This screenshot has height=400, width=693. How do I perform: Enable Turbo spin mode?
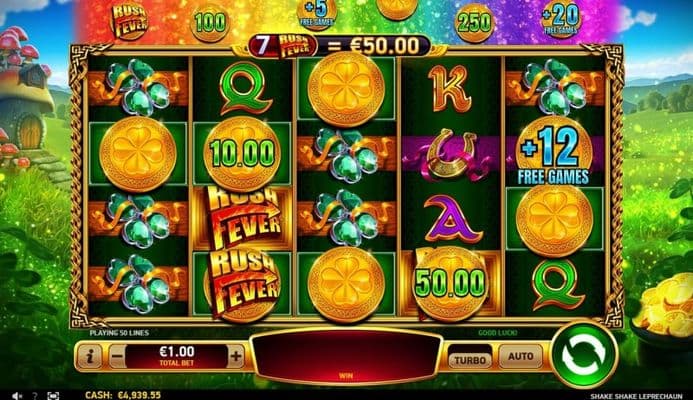[x=467, y=357]
